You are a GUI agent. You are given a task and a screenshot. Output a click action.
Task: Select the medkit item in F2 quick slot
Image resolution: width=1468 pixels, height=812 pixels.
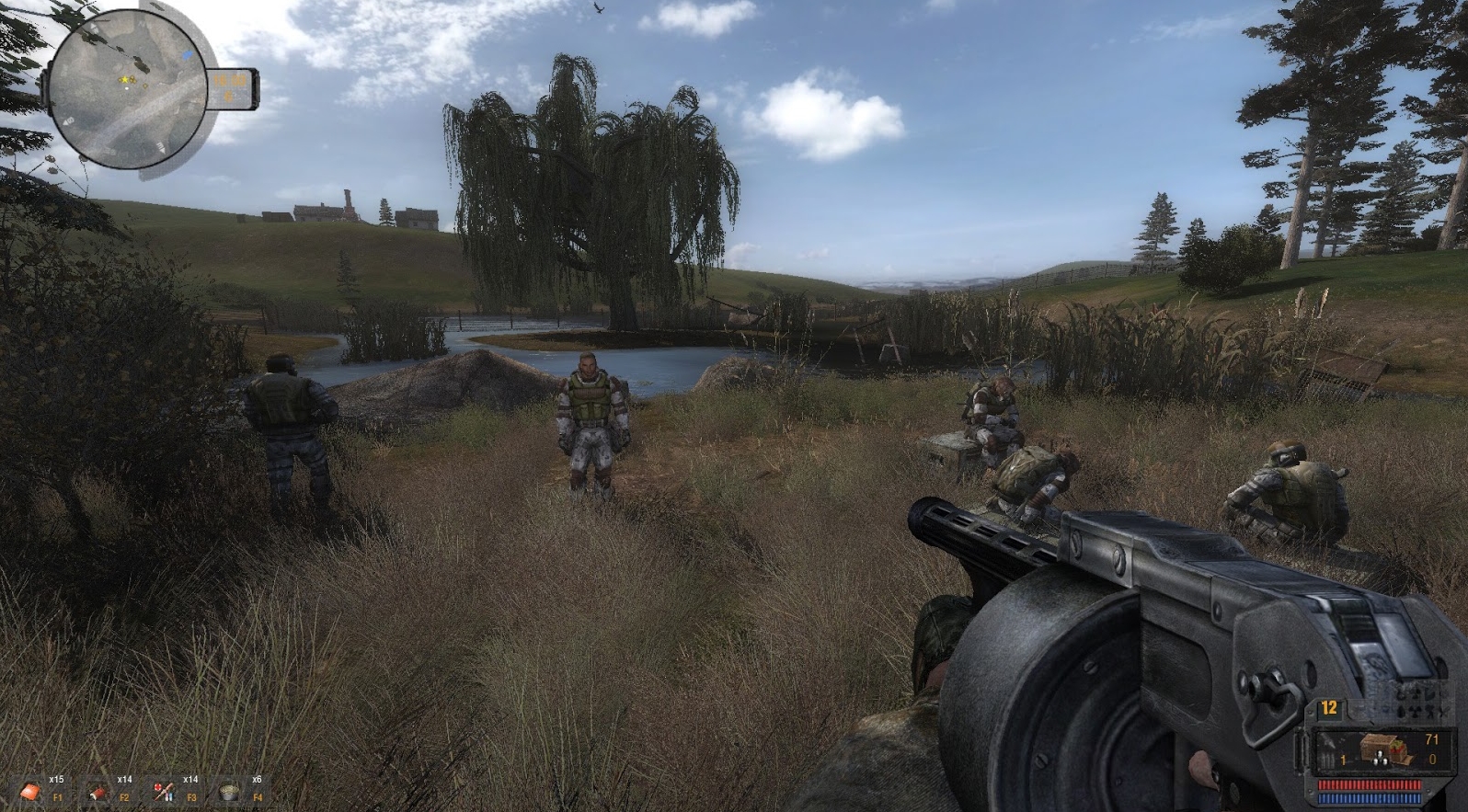pyautogui.click(x=96, y=794)
